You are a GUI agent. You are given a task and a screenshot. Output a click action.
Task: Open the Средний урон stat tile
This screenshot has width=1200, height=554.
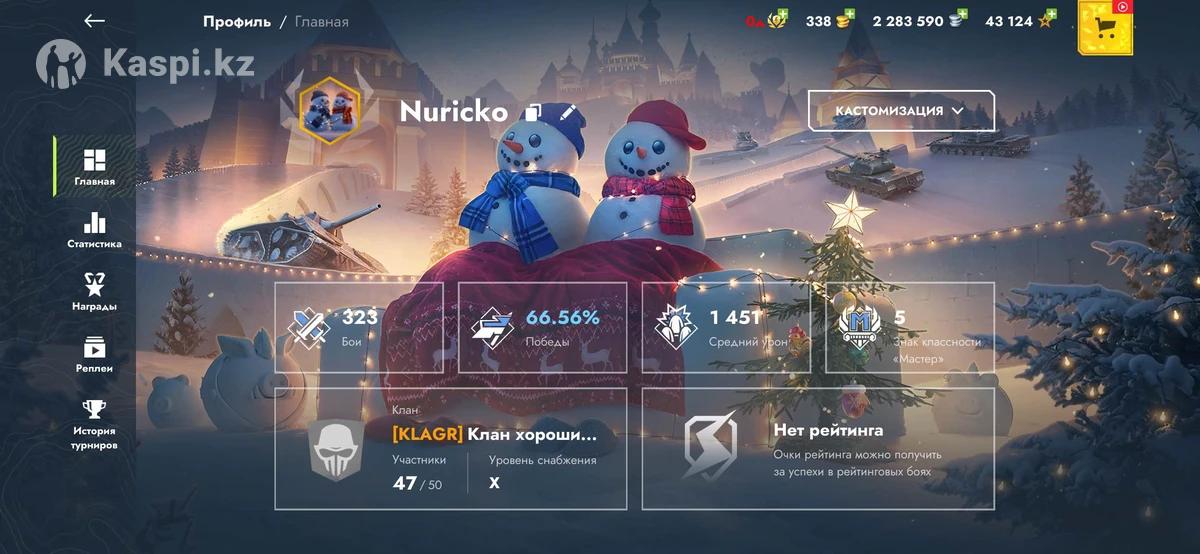coord(726,327)
